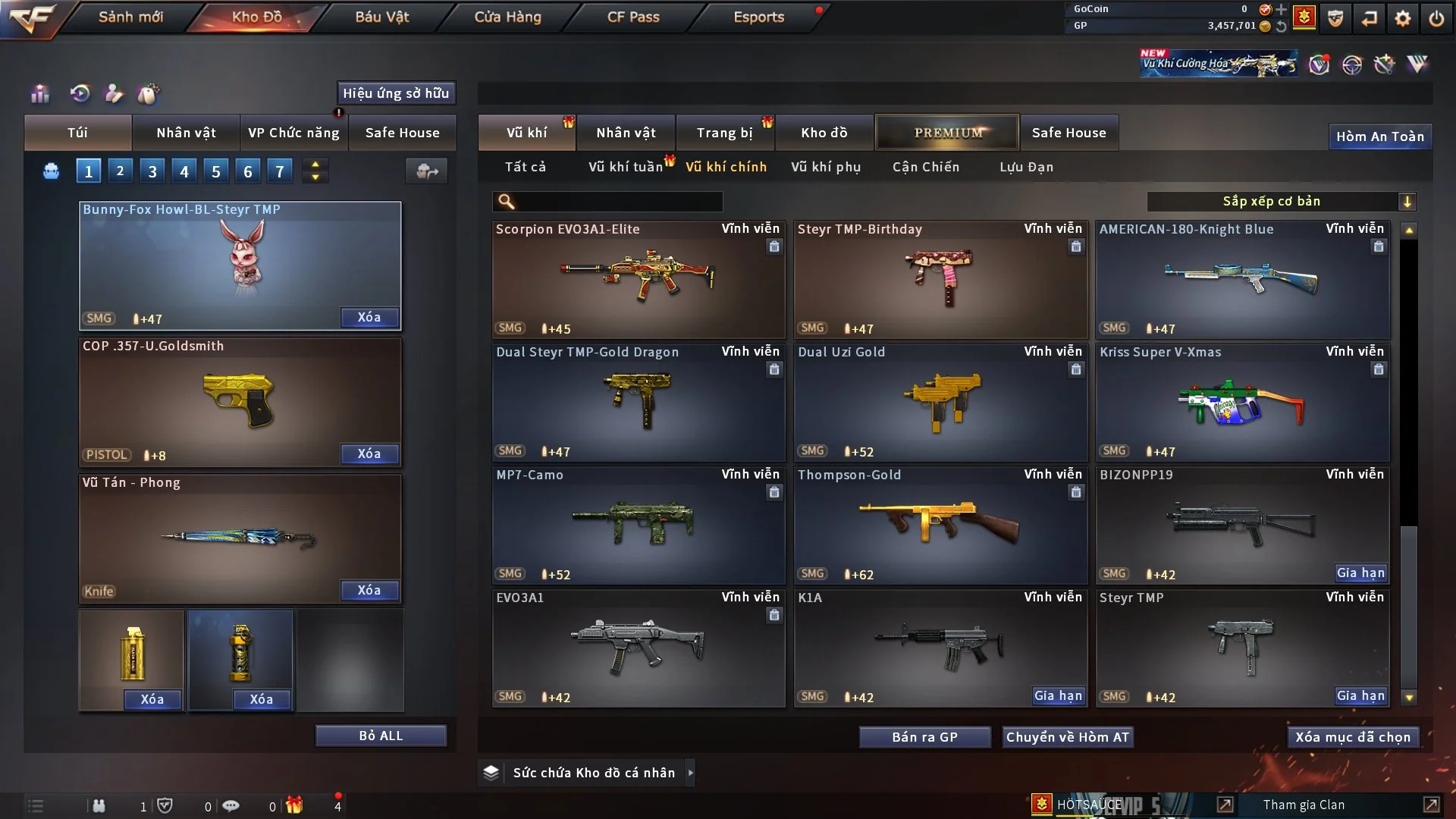Click Xóa mục đã chọn button
Image resolution: width=1456 pixels, height=819 pixels.
pyautogui.click(x=1352, y=737)
